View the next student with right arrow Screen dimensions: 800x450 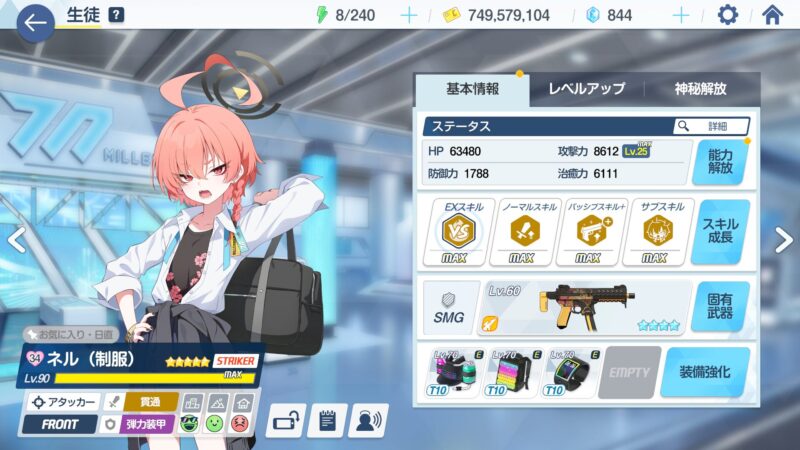pos(784,239)
